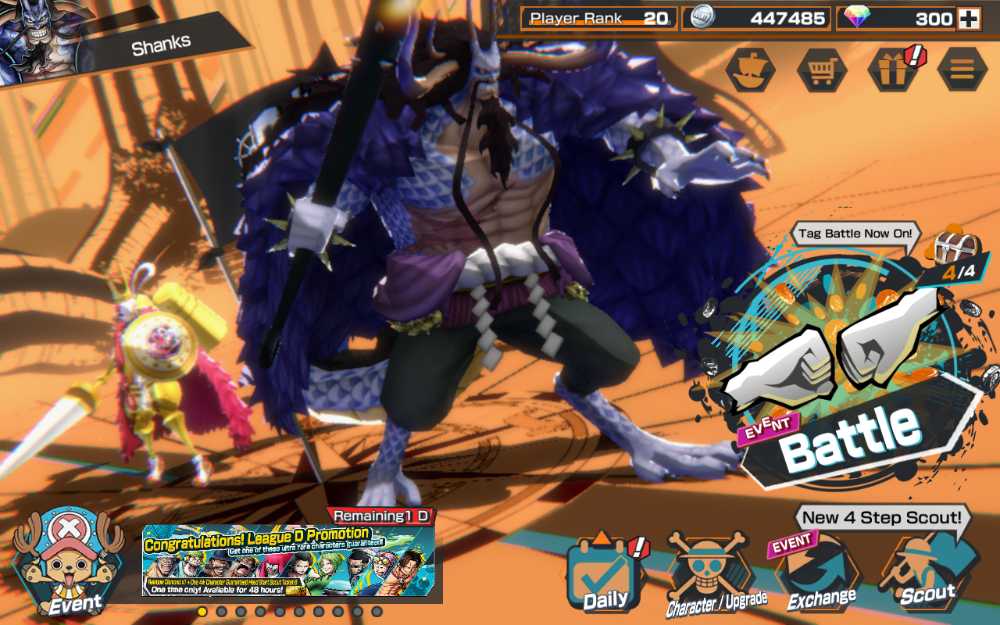
Task: Select the first banner page dot
Action: point(202,611)
